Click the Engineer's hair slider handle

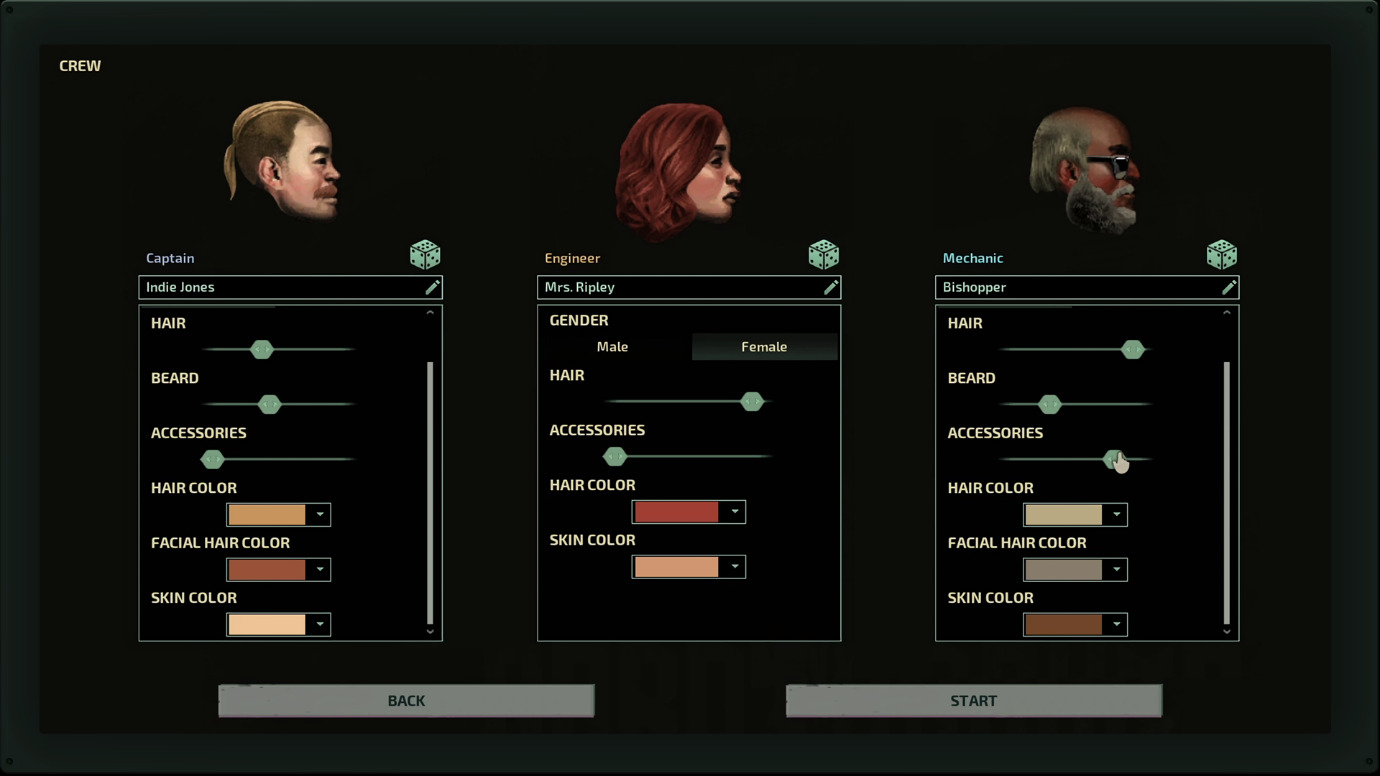tap(752, 401)
